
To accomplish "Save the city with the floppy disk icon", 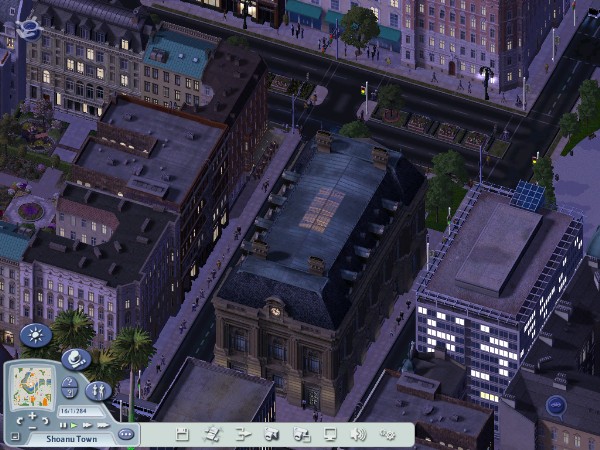I will [182, 434].
